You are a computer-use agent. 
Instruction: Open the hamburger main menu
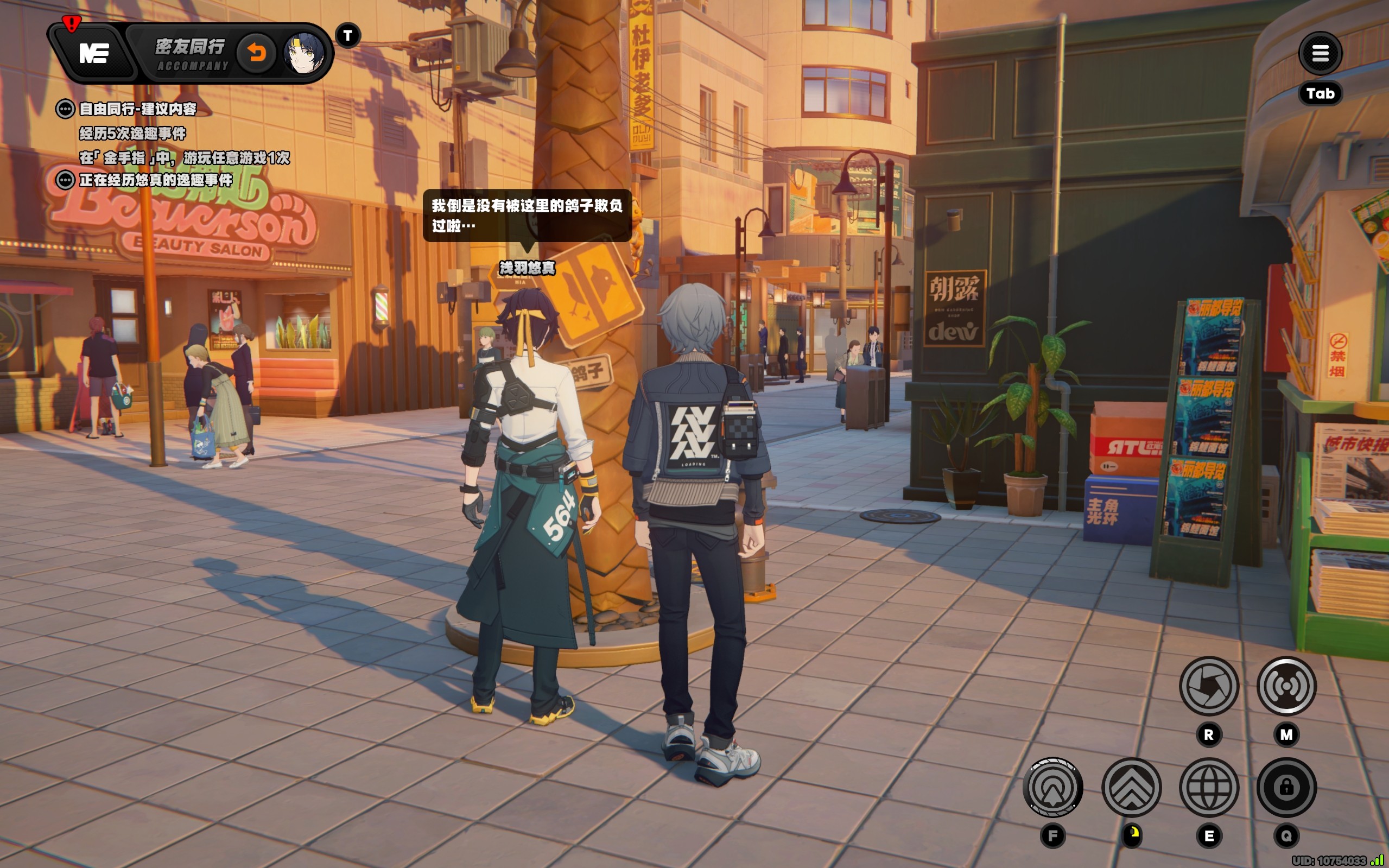click(x=1320, y=53)
